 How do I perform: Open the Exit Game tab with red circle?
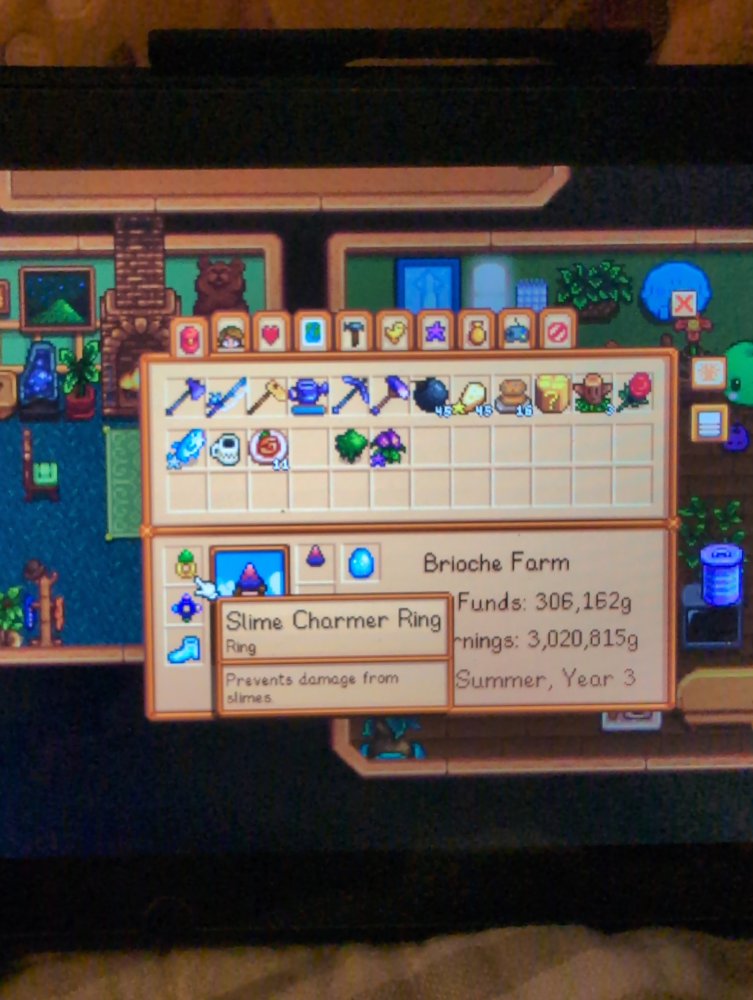tap(558, 329)
